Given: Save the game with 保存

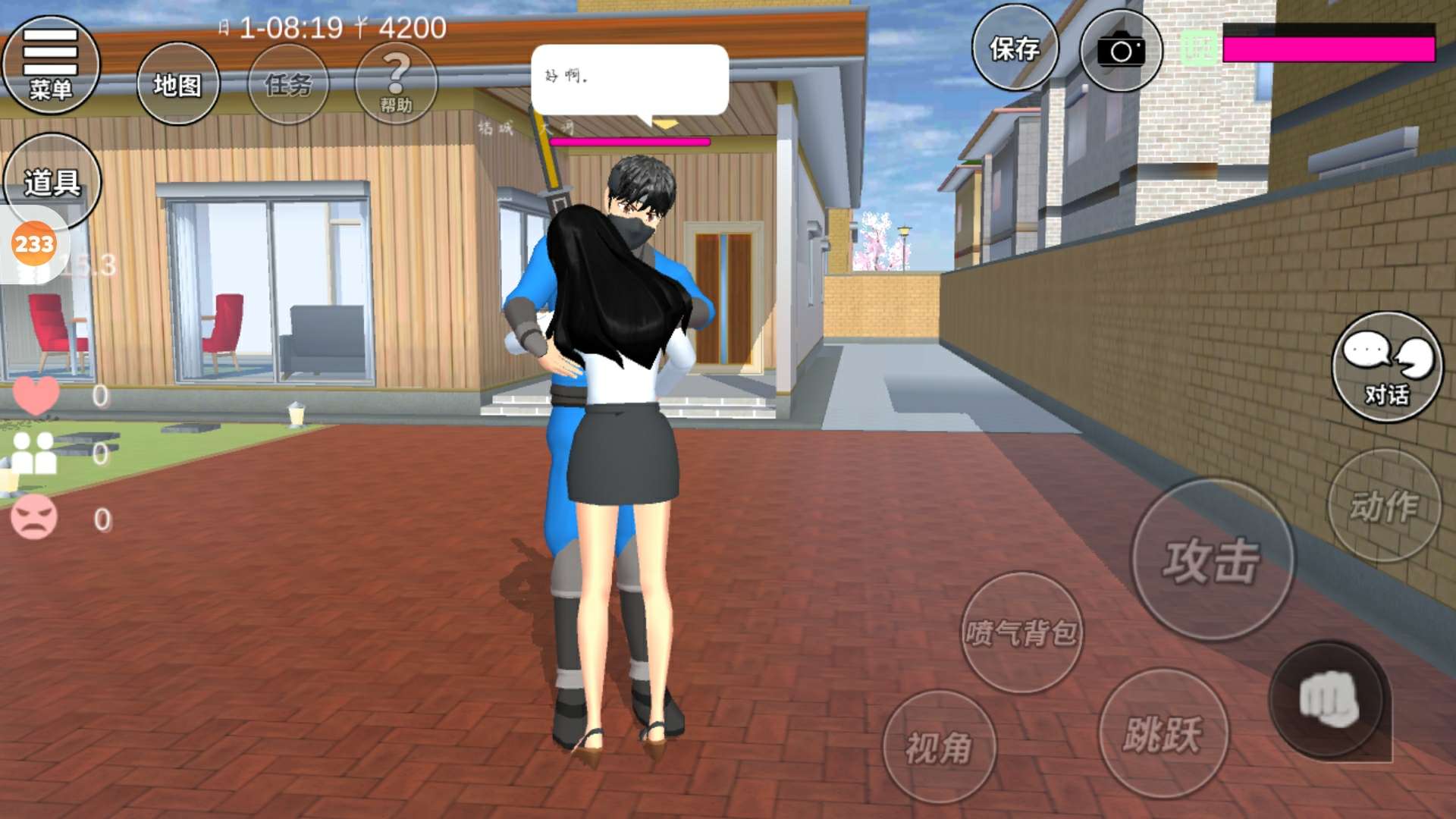Looking at the screenshot, I should [x=1015, y=49].
